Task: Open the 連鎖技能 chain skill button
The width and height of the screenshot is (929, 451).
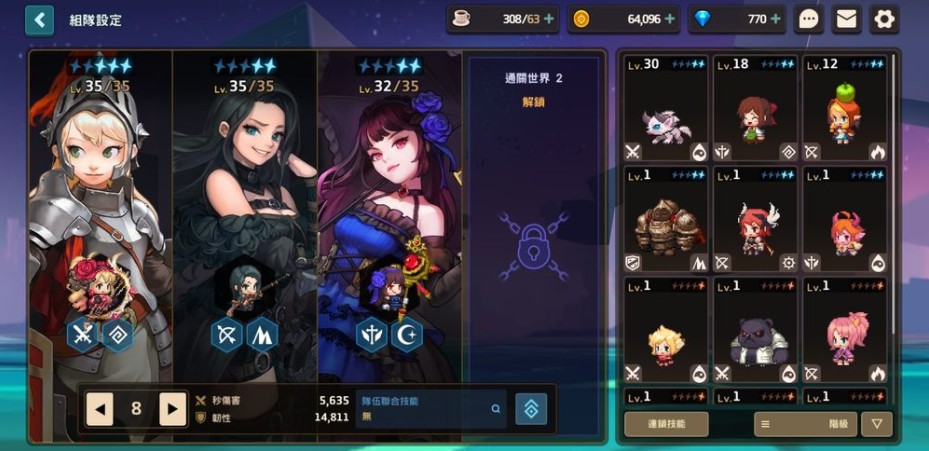Action: (x=666, y=424)
